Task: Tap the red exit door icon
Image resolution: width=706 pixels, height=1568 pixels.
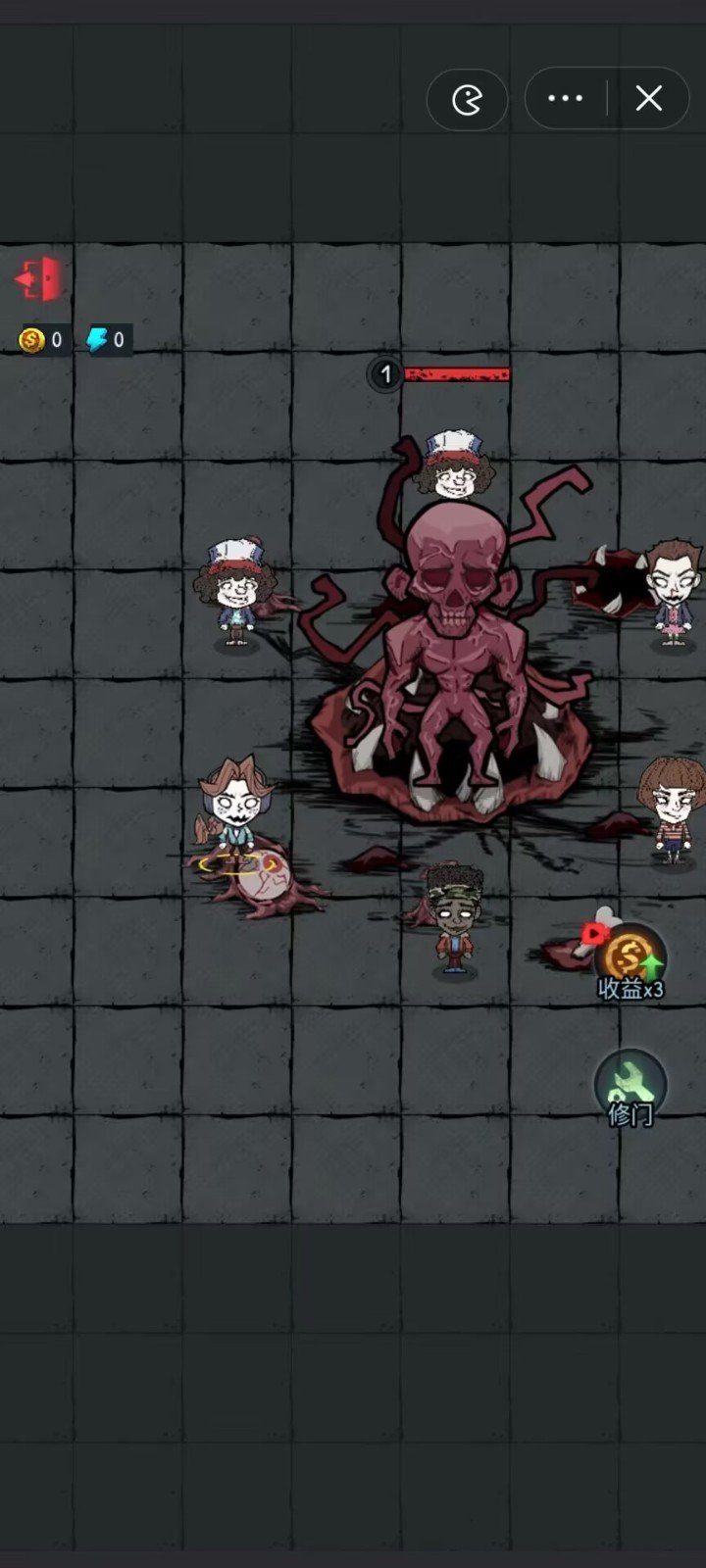Action: pos(39,279)
